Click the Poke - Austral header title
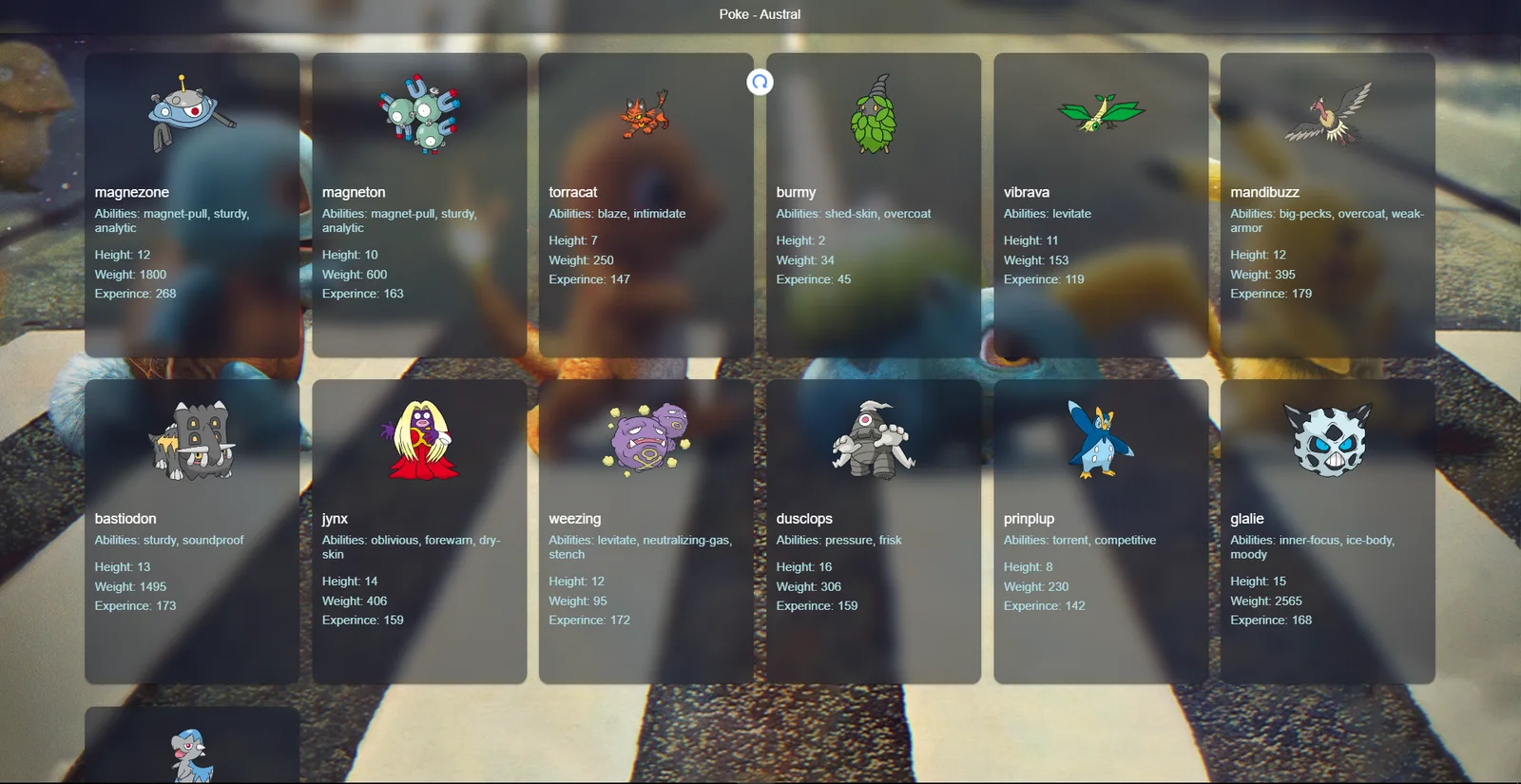This screenshot has height=784, width=1521. tap(760, 14)
